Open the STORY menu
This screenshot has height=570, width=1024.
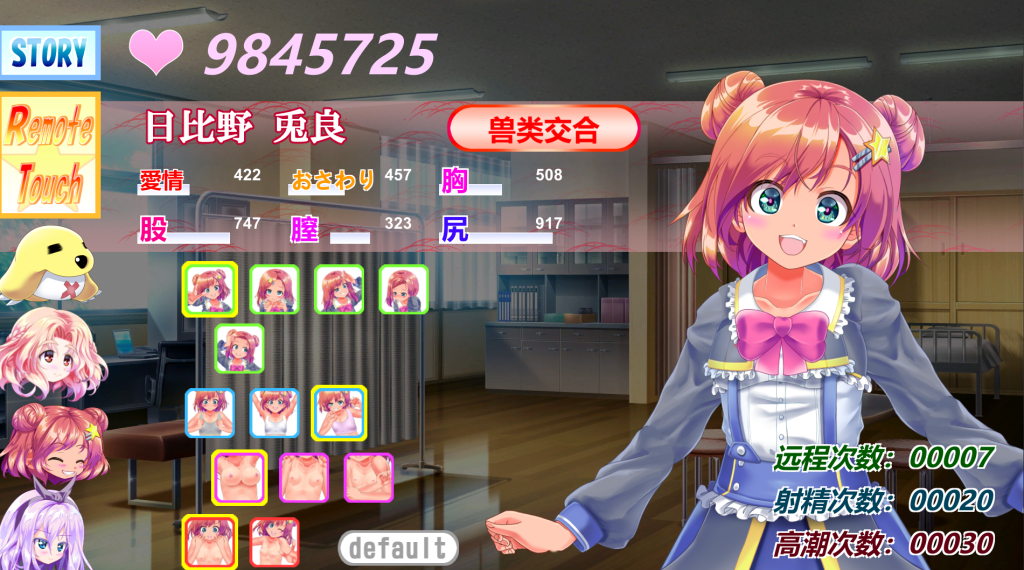click(x=50, y=54)
